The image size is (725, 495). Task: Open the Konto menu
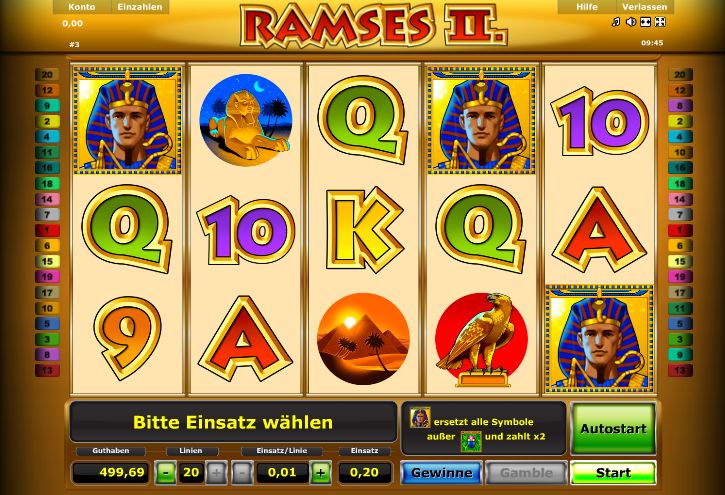81,7
